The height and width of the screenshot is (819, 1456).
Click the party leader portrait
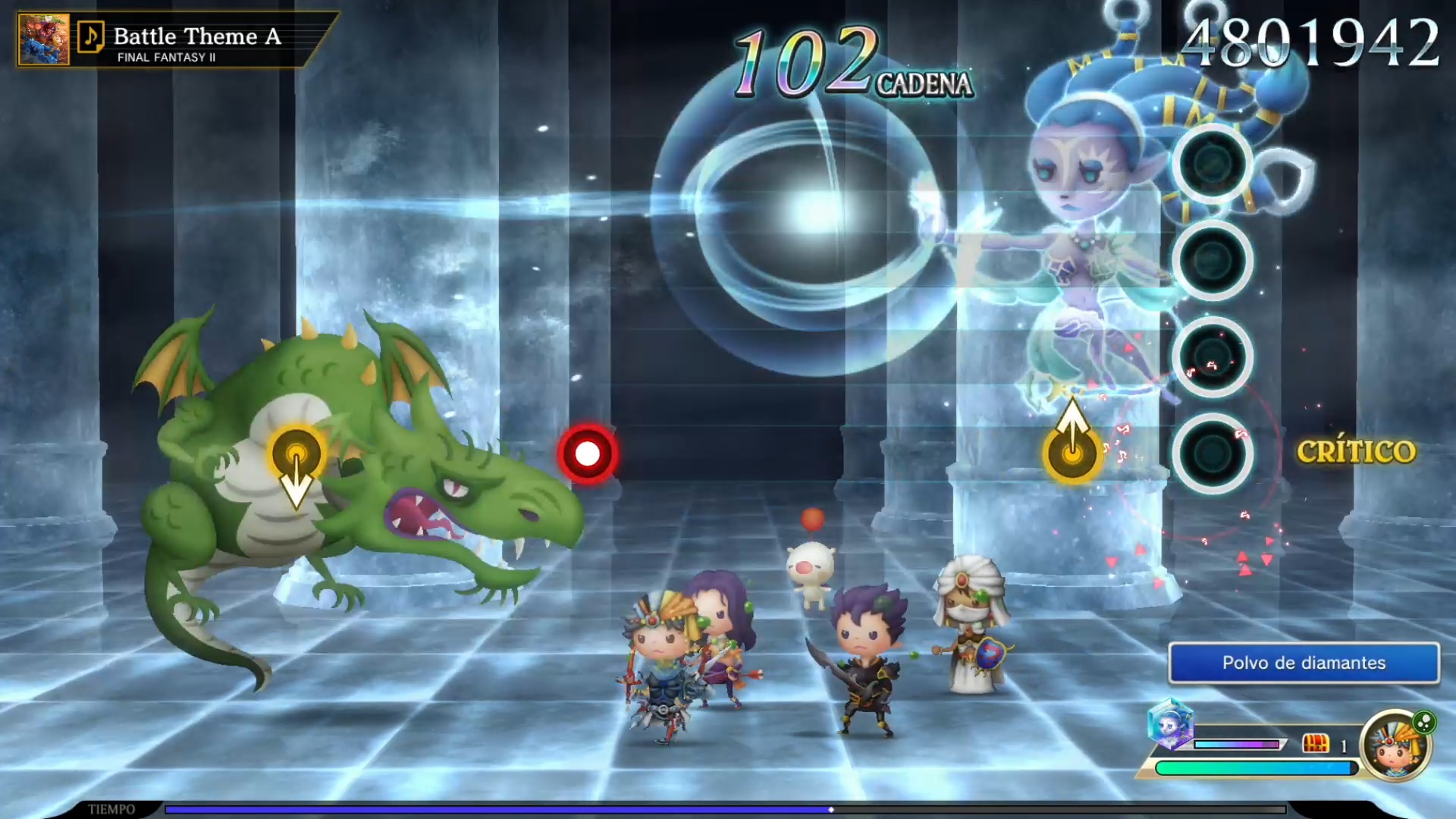point(1396,745)
